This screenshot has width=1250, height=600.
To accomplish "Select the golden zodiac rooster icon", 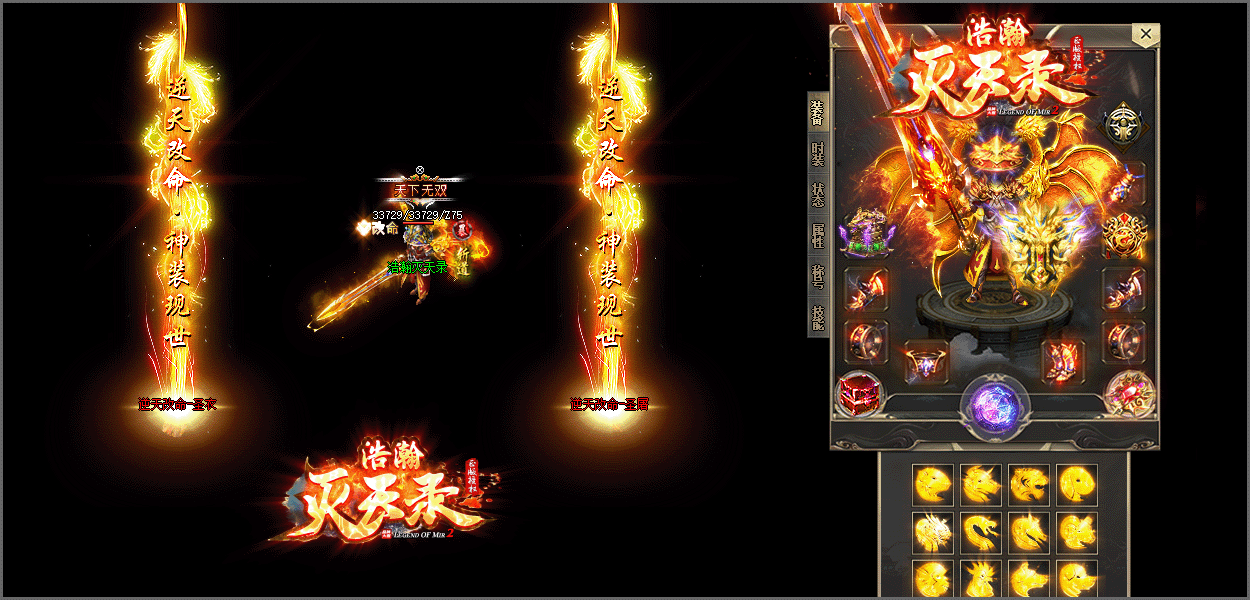I will point(982,580).
